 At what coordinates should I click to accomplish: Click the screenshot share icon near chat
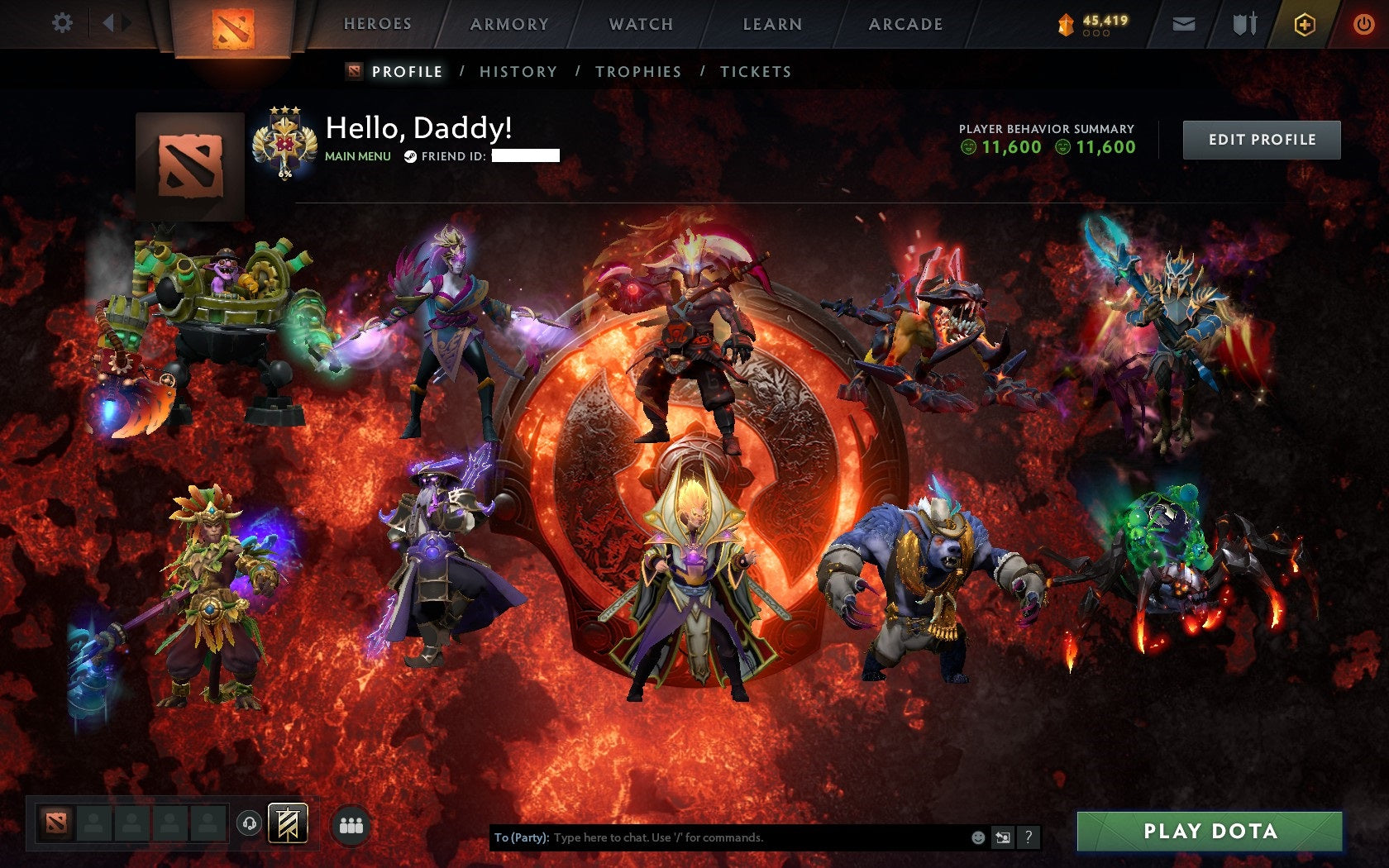pyautogui.click(x=1002, y=837)
